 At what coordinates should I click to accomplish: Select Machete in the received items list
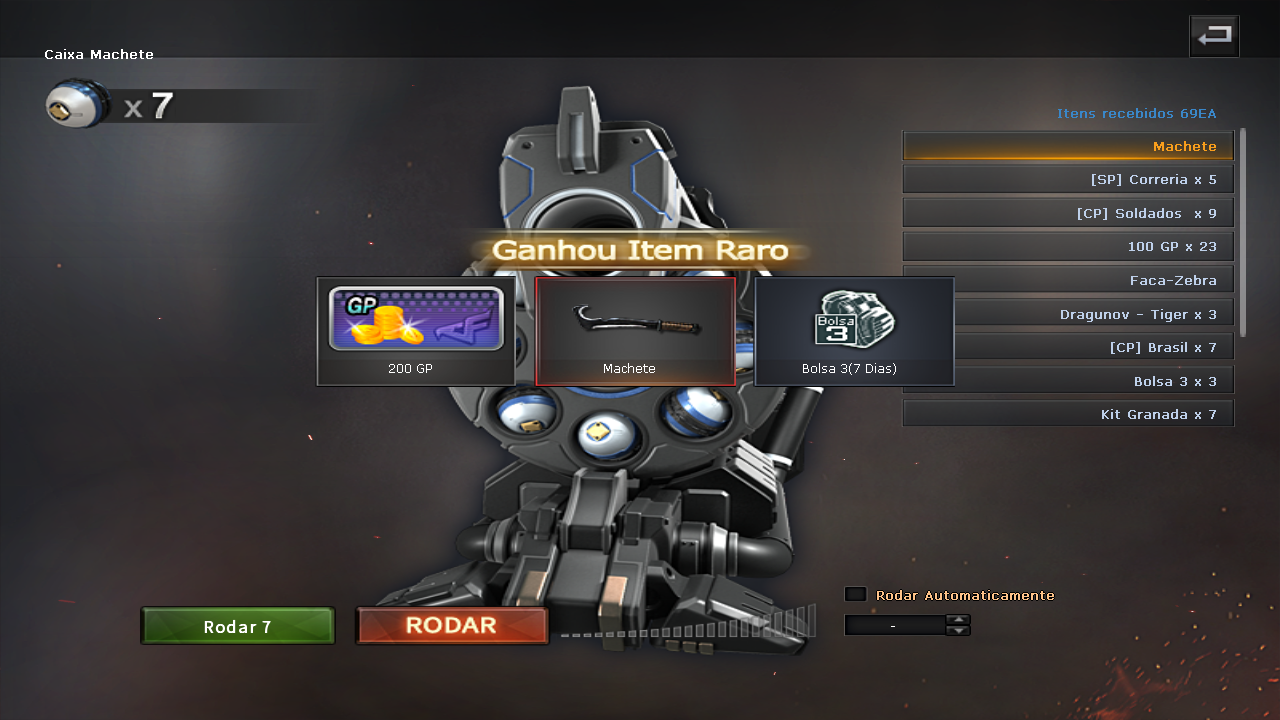click(x=1068, y=146)
